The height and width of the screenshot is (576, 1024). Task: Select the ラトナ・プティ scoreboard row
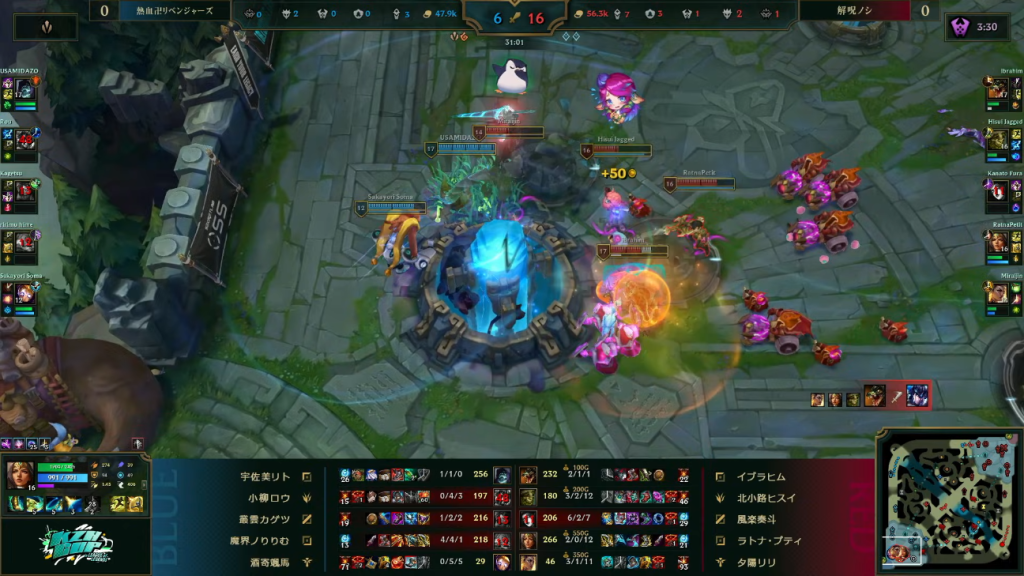coord(762,541)
